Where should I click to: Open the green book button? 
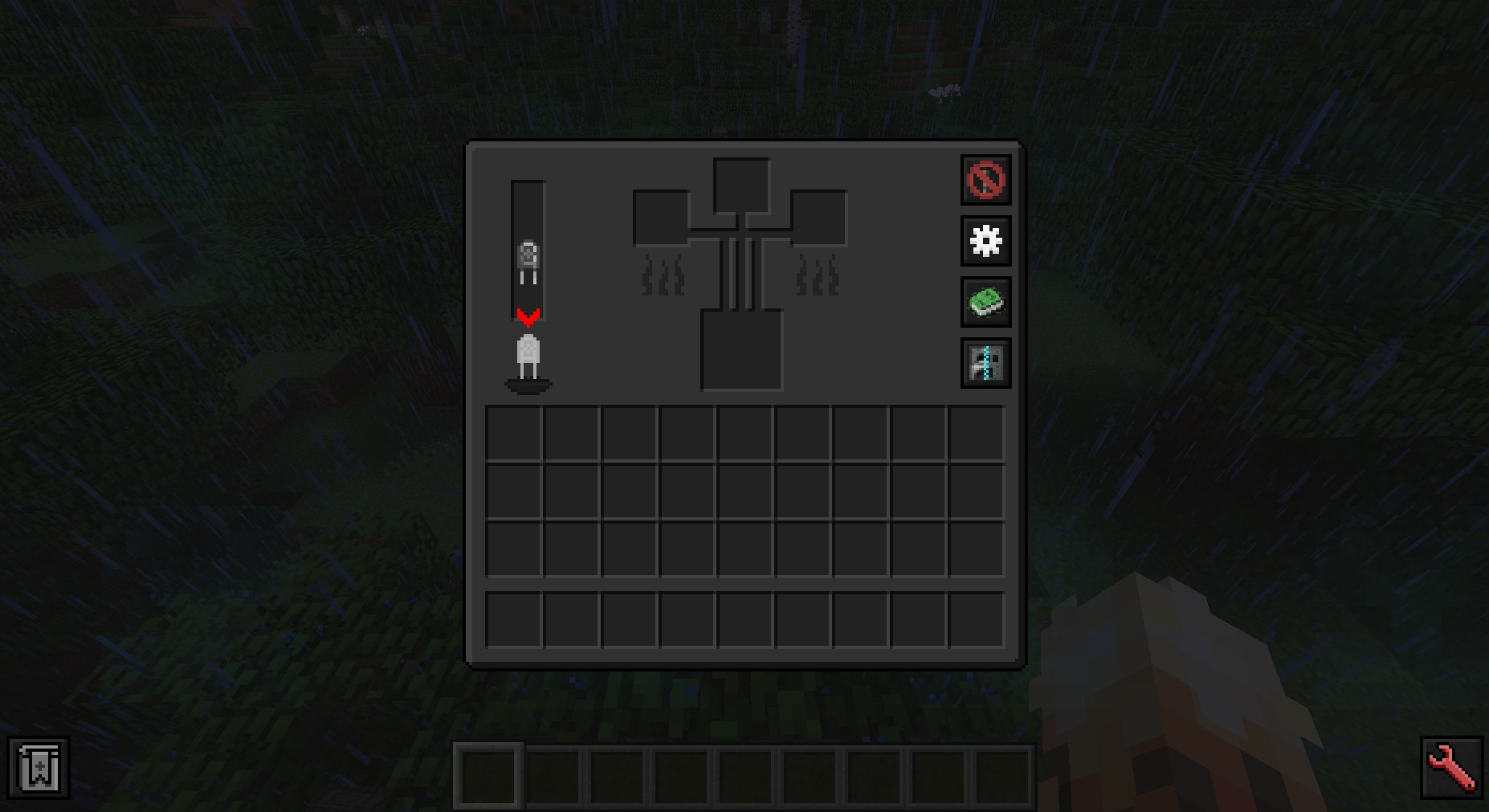(985, 302)
